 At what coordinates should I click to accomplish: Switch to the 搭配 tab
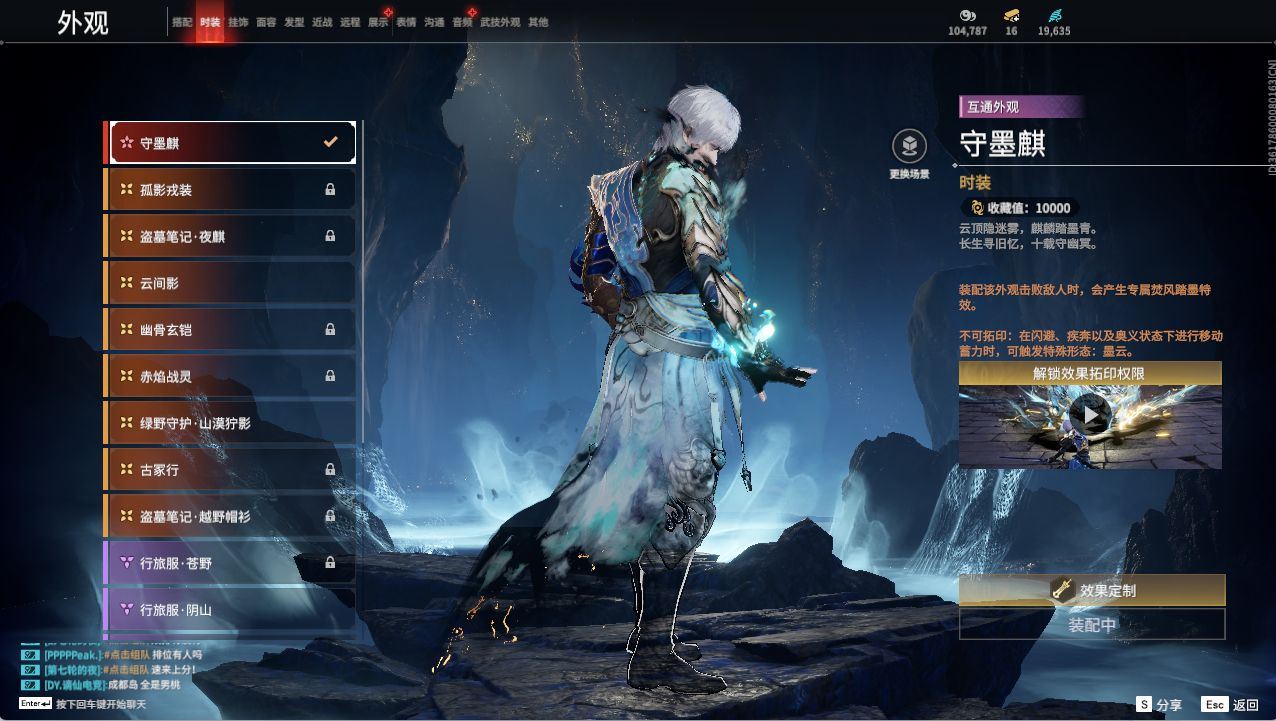point(182,22)
